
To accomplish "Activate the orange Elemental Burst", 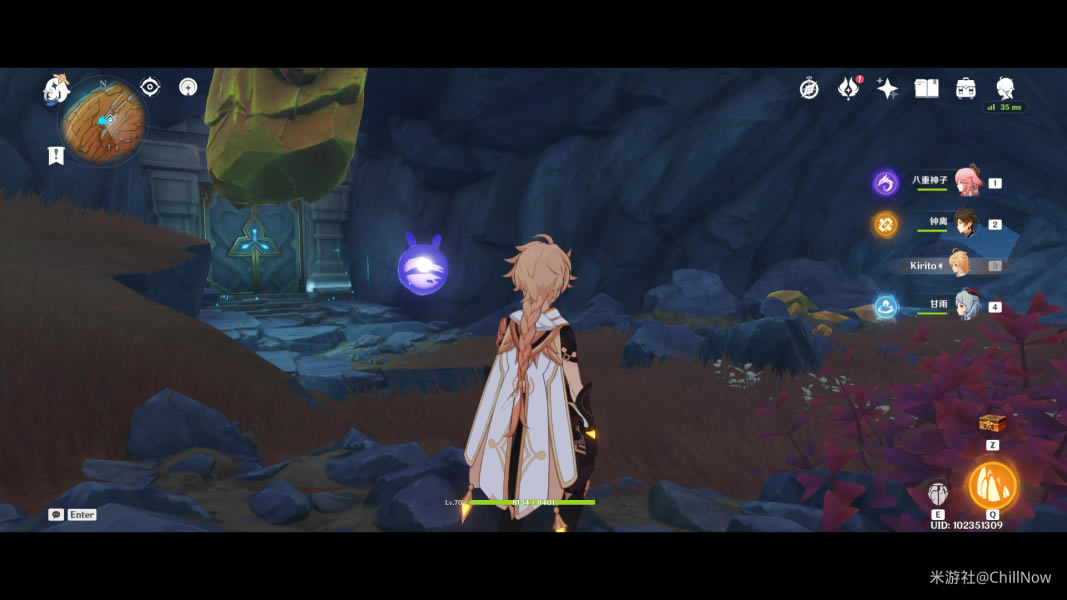I will 992,486.
